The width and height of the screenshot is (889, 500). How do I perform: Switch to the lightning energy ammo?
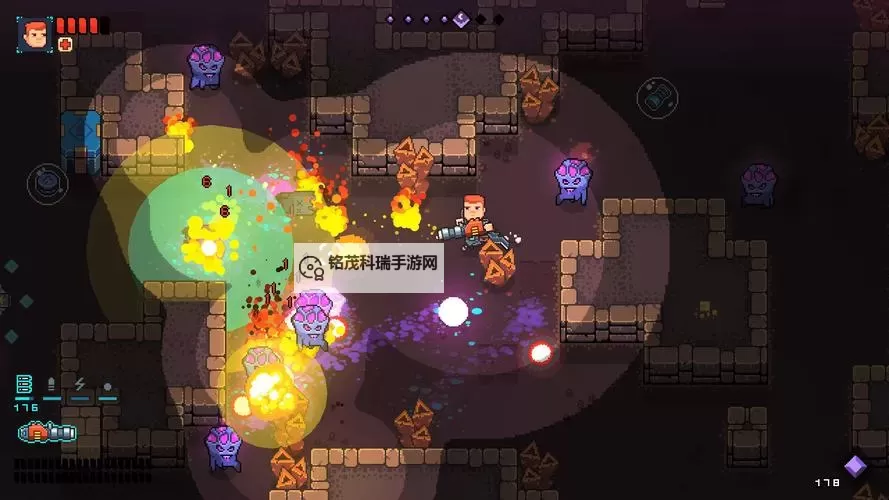[x=80, y=385]
